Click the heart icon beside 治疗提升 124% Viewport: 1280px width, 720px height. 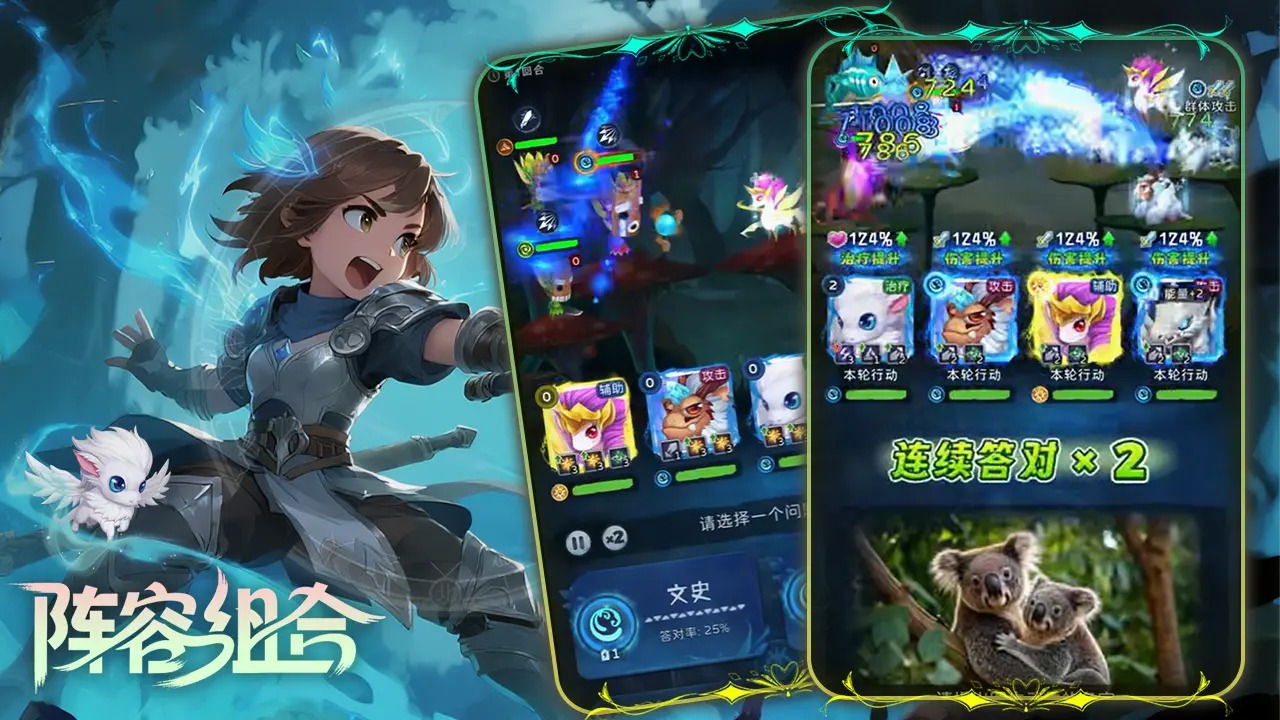[836, 239]
